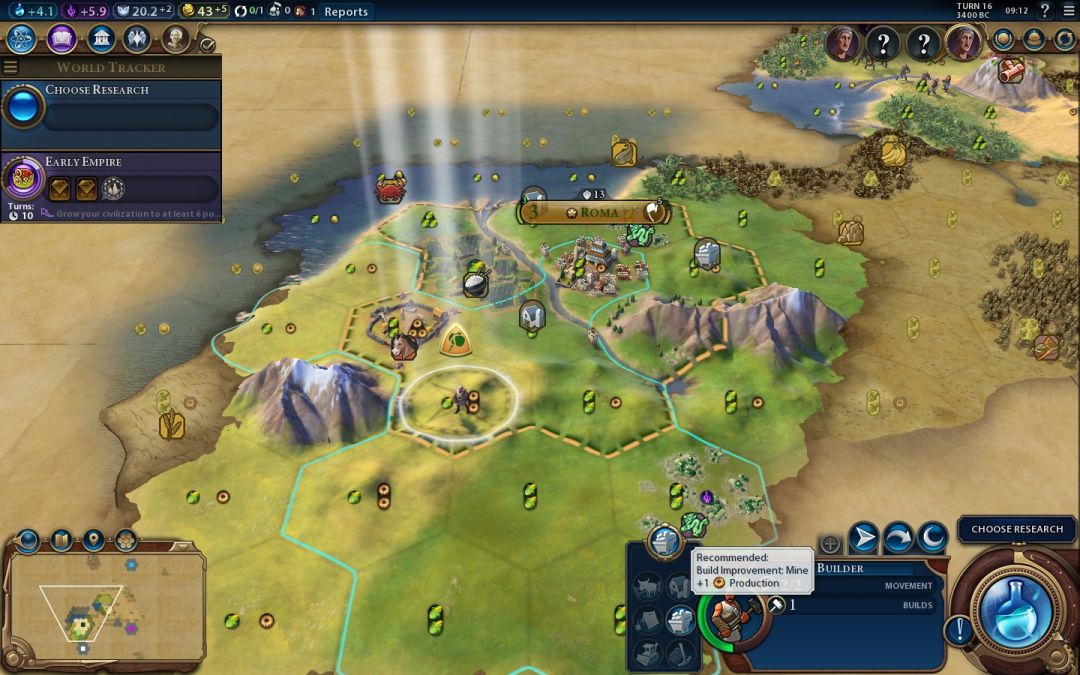
Task: Open the civics tree book icon
Action: 61,39
